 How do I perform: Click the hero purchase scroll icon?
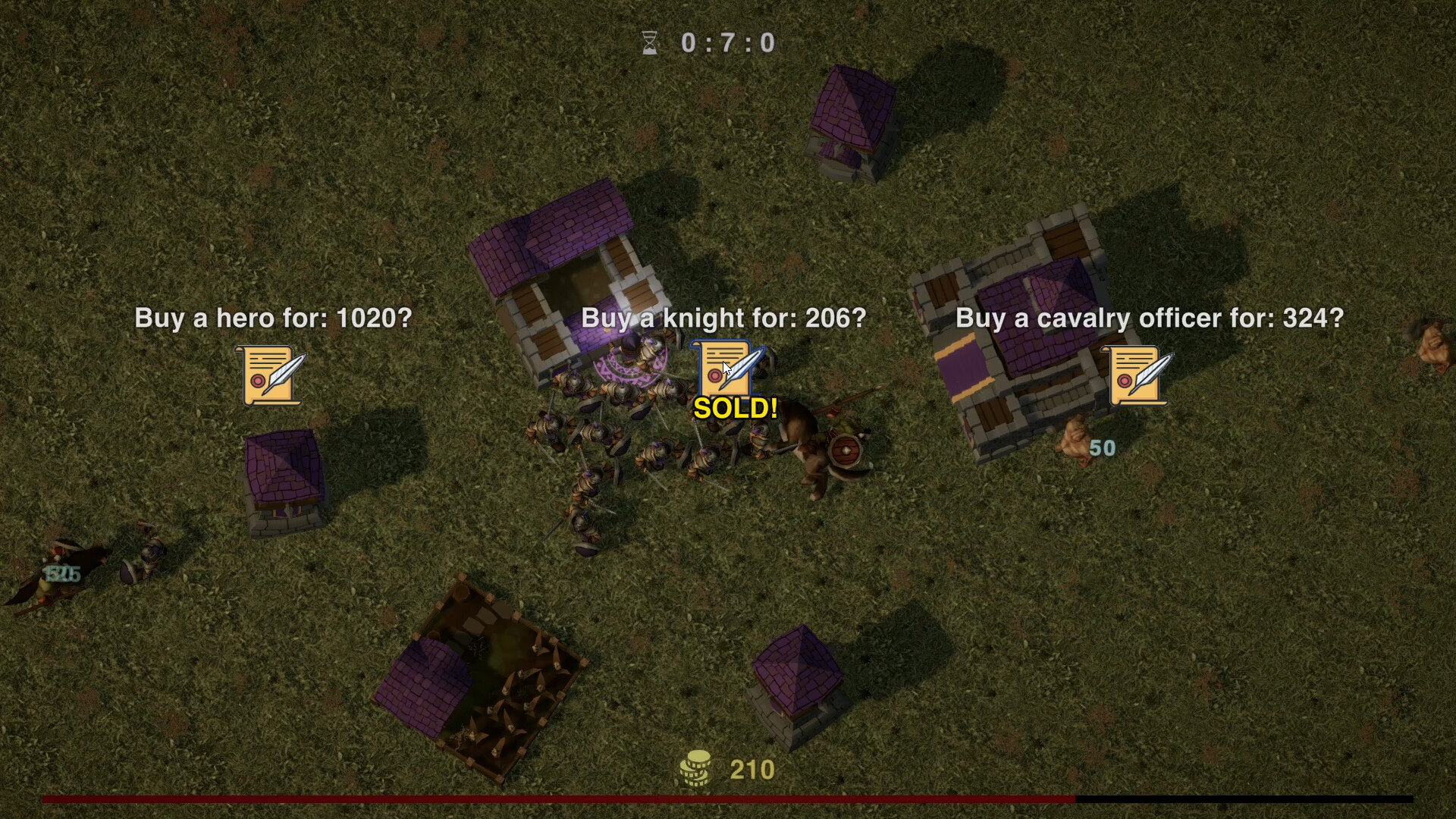[269, 375]
